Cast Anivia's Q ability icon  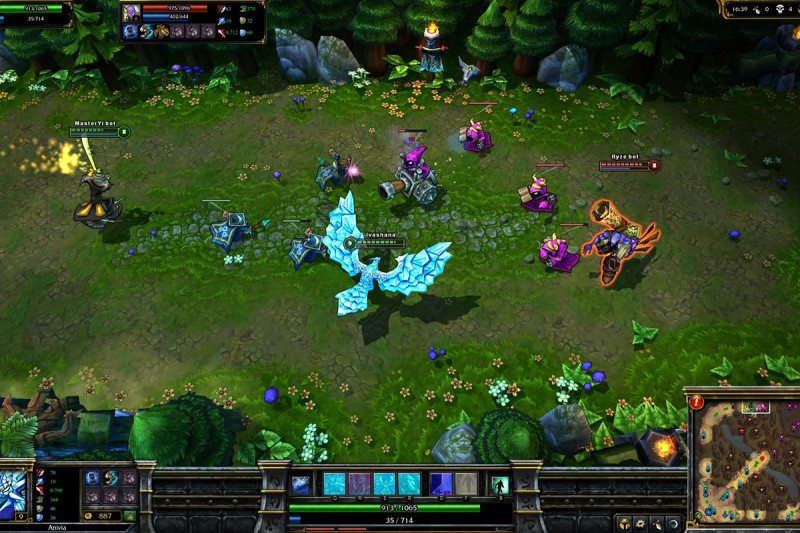[333, 484]
